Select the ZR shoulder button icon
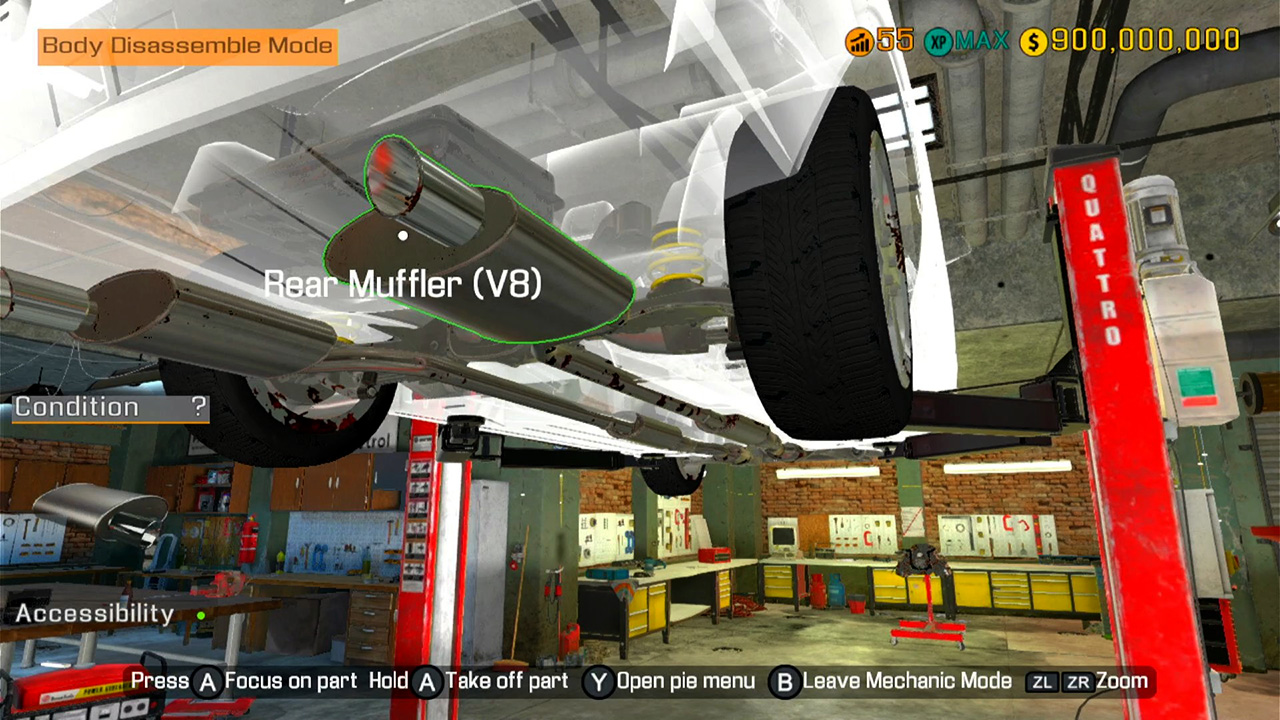 [1078, 680]
